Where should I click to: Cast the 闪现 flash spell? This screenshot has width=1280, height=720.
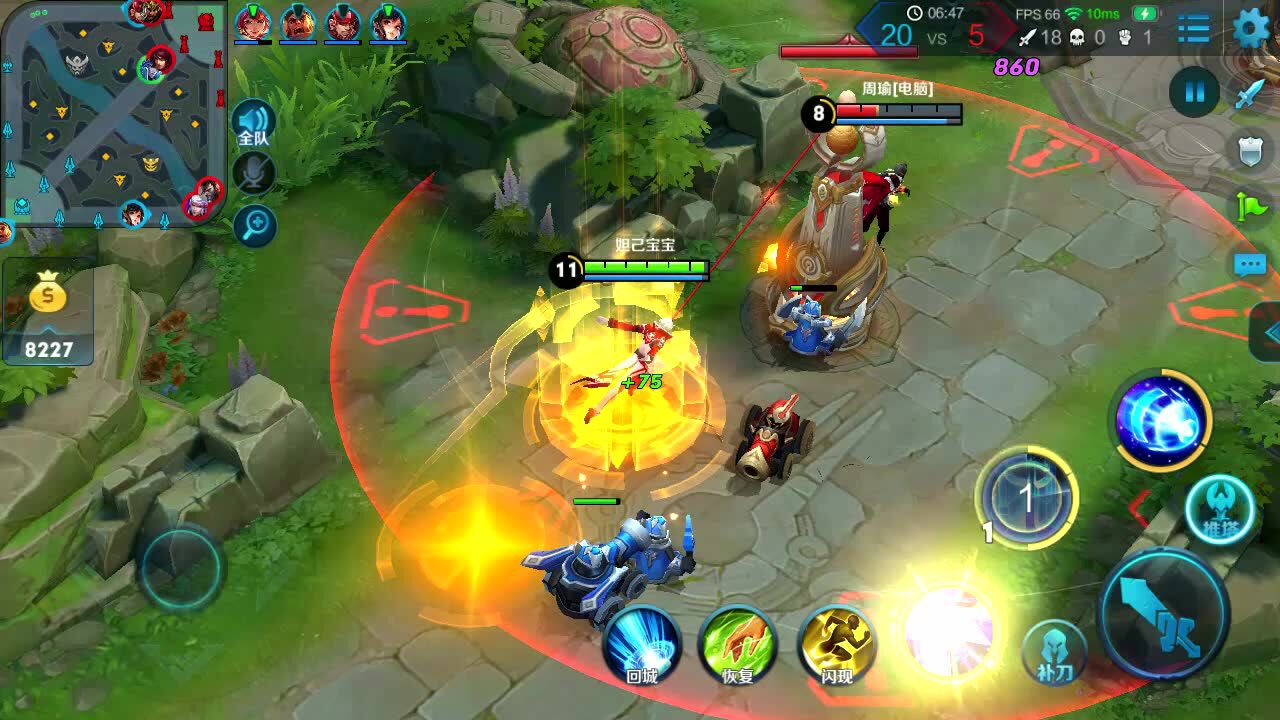(x=837, y=645)
